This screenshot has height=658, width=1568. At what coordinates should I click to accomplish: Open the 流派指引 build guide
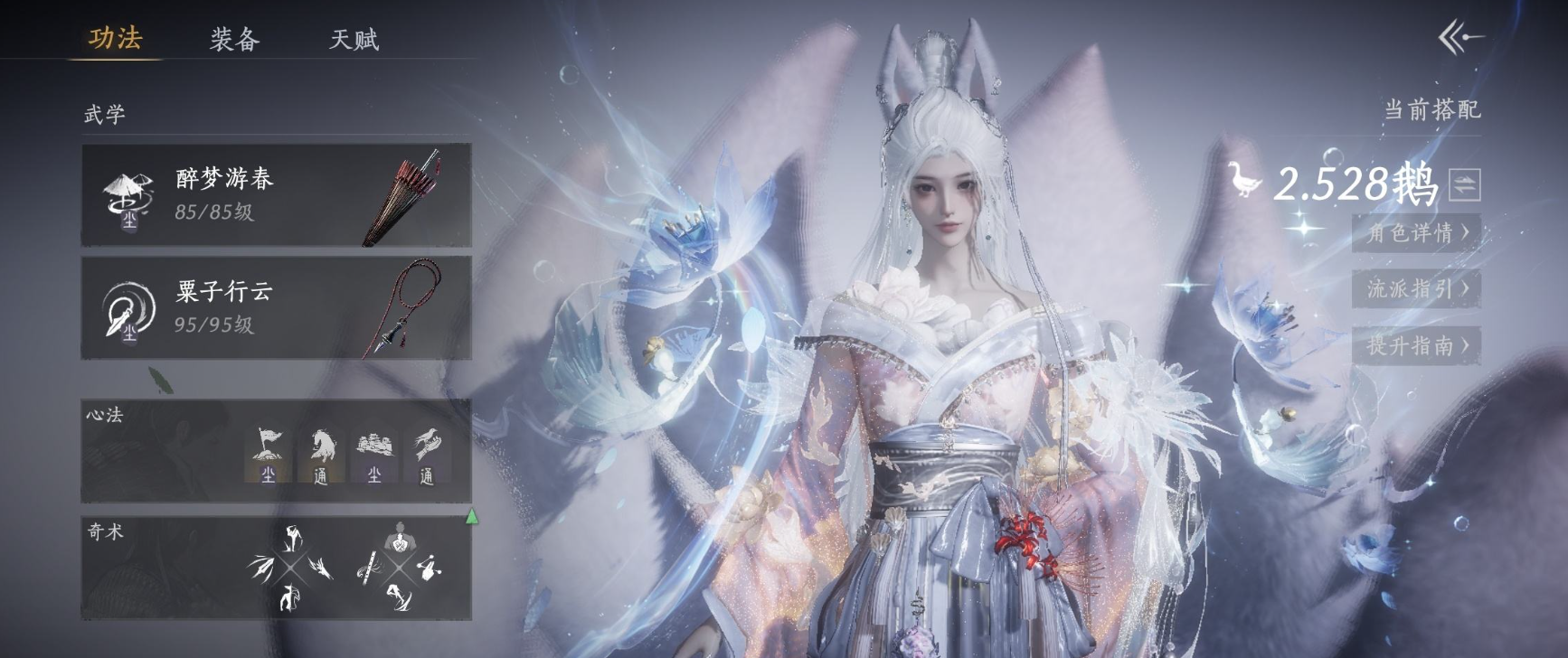point(1416,289)
